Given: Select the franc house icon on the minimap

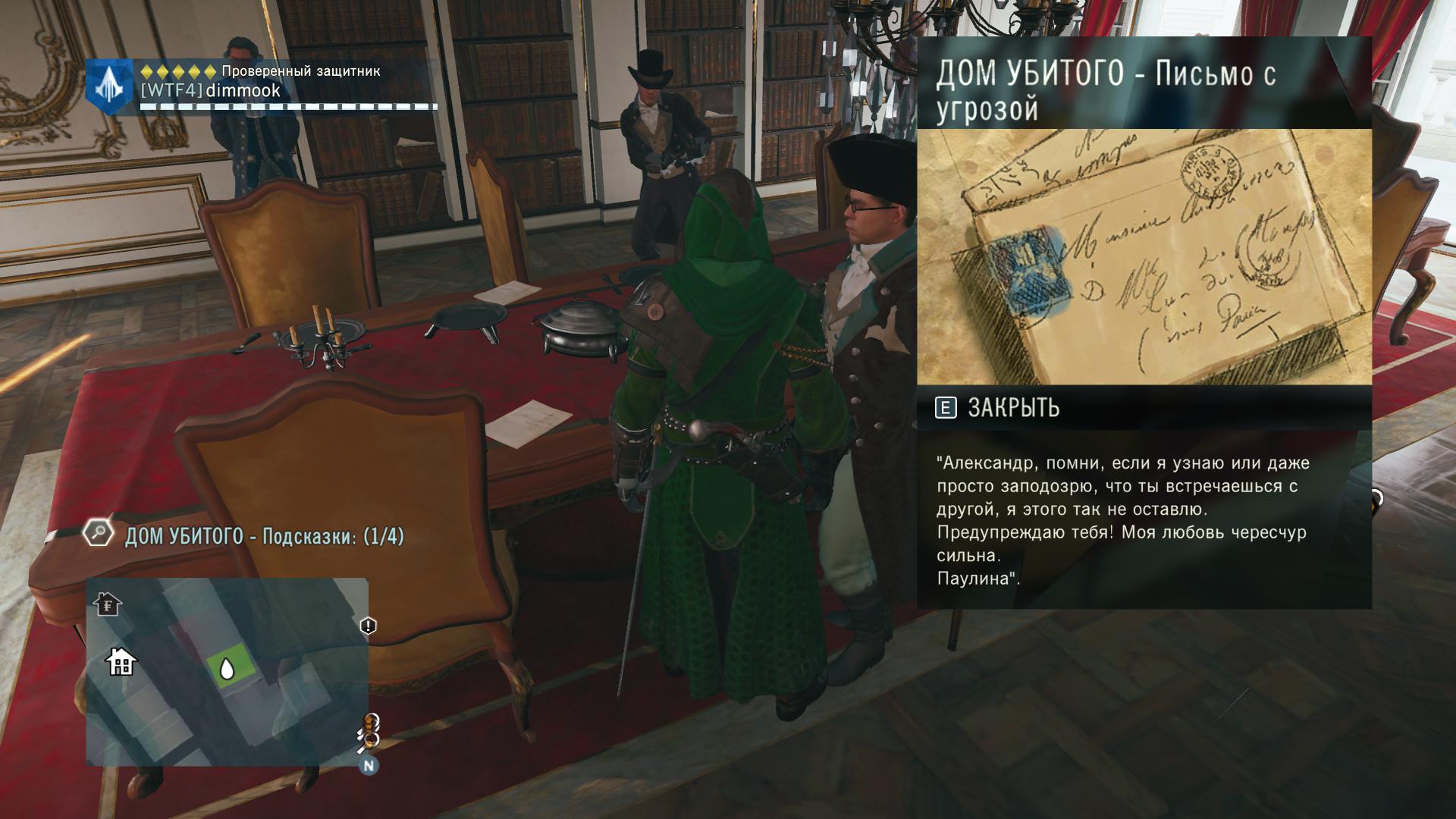Looking at the screenshot, I should tap(108, 604).
